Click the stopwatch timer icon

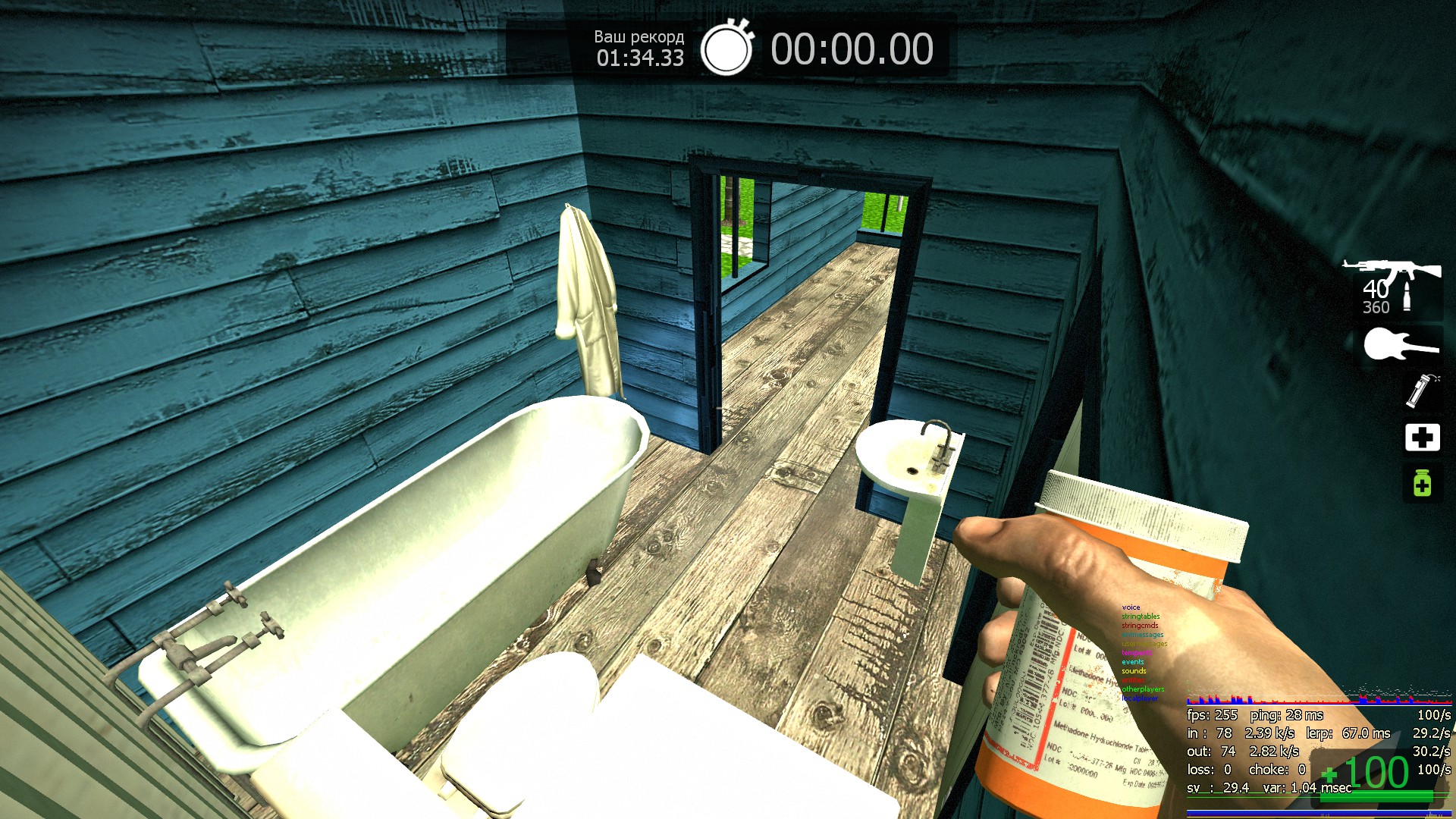click(726, 49)
